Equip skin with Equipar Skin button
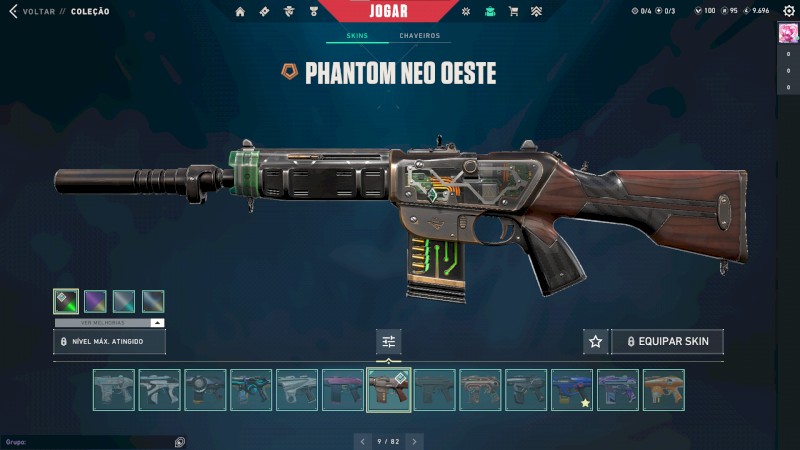The width and height of the screenshot is (800, 450). pos(667,341)
